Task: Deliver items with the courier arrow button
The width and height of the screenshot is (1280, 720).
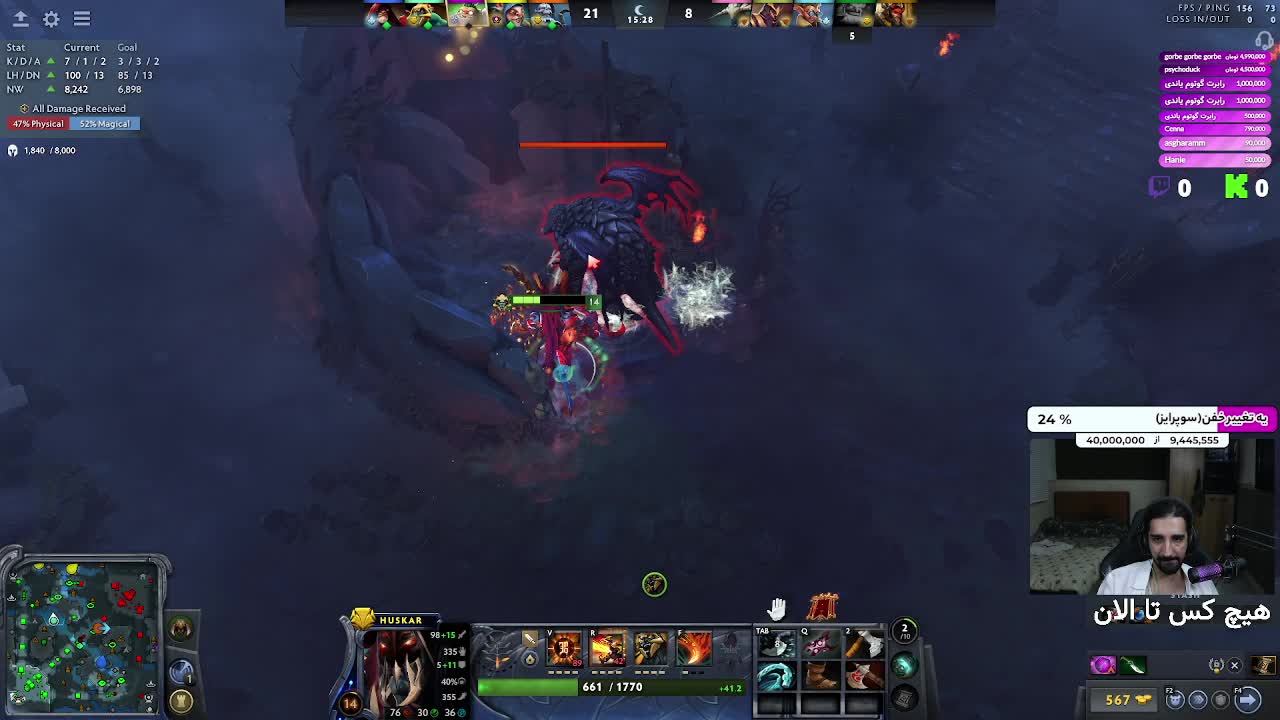Action: [x=1247, y=699]
